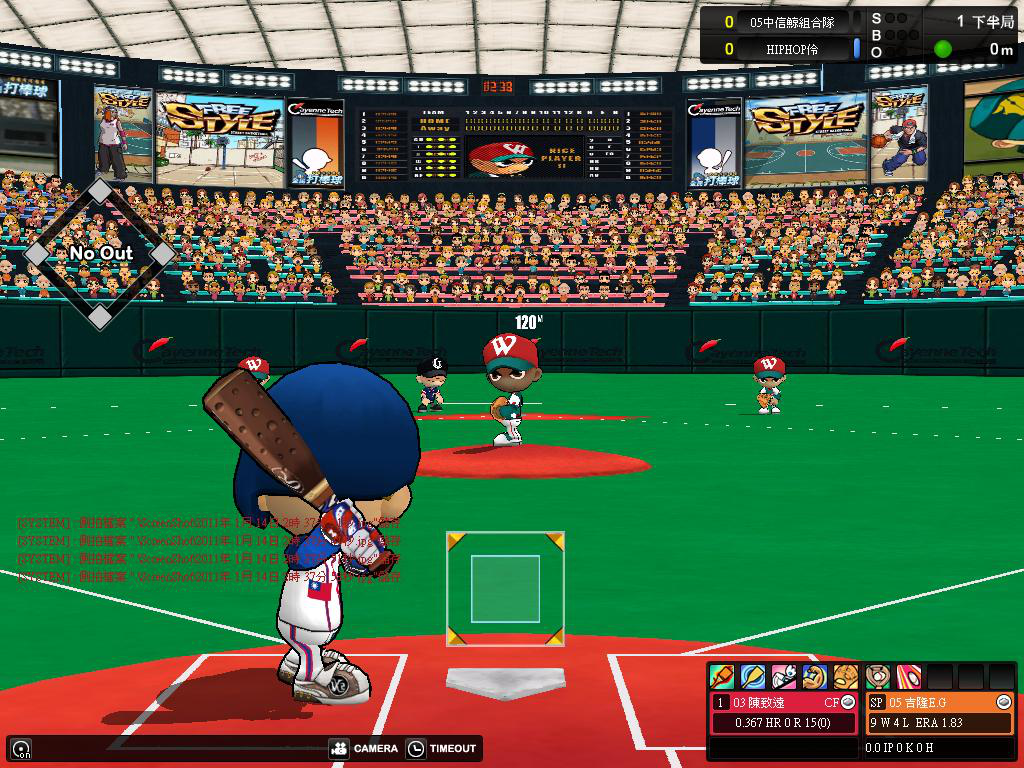Image resolution: width=1024 pixels, height=768 pixels.
Task: Use the flexing arm power skill
Action: (815, 677)
